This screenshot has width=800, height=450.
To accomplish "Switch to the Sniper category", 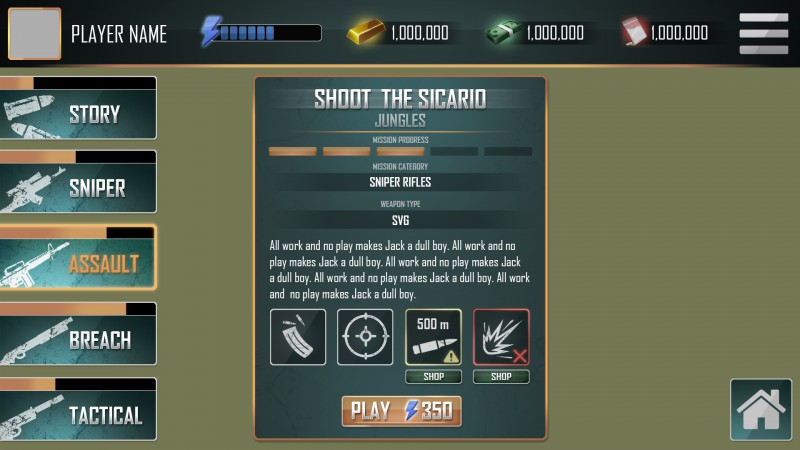I will (x=78, y=187).
